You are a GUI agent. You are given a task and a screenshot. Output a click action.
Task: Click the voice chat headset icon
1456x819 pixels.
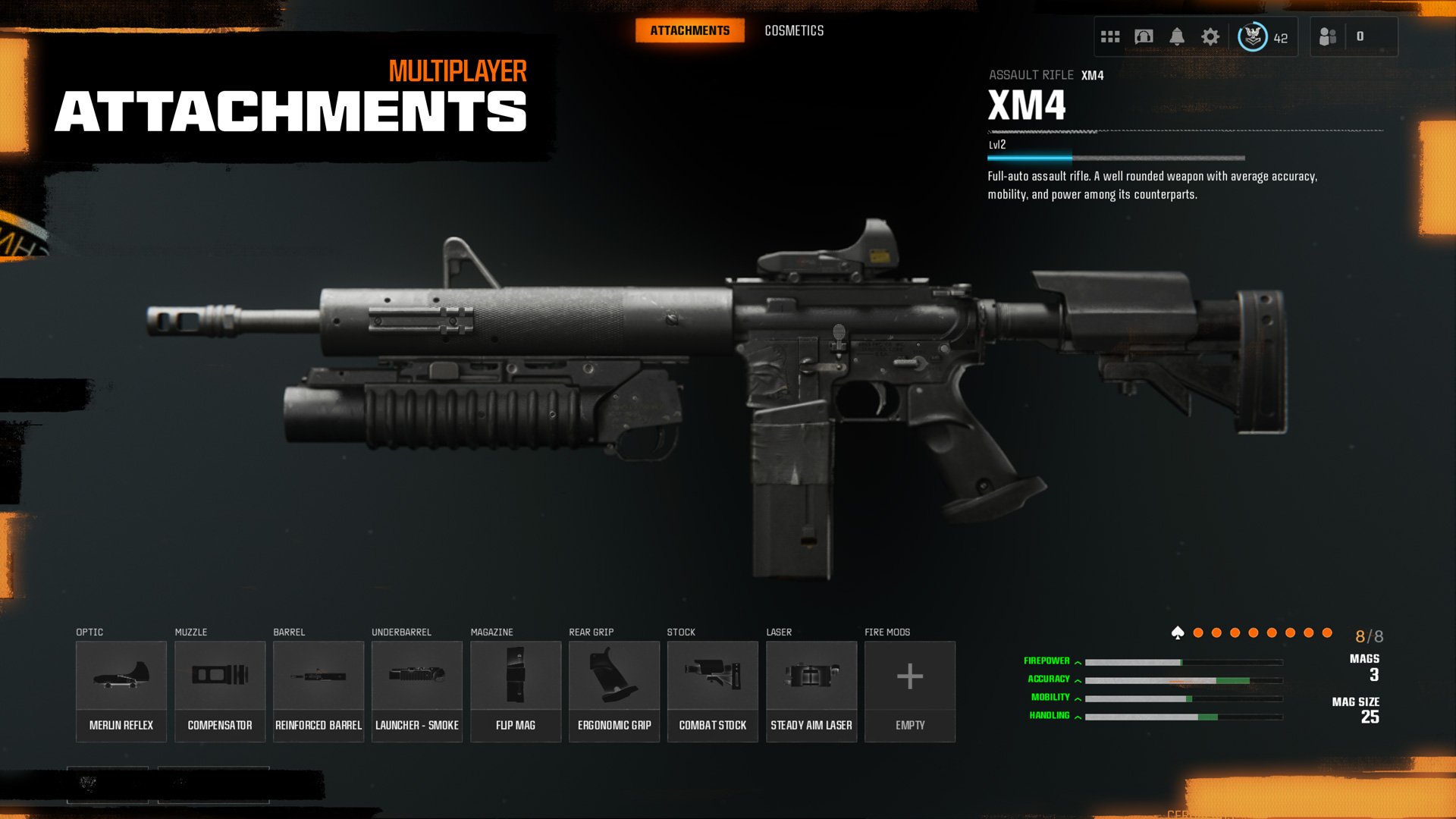(1144, 35)
